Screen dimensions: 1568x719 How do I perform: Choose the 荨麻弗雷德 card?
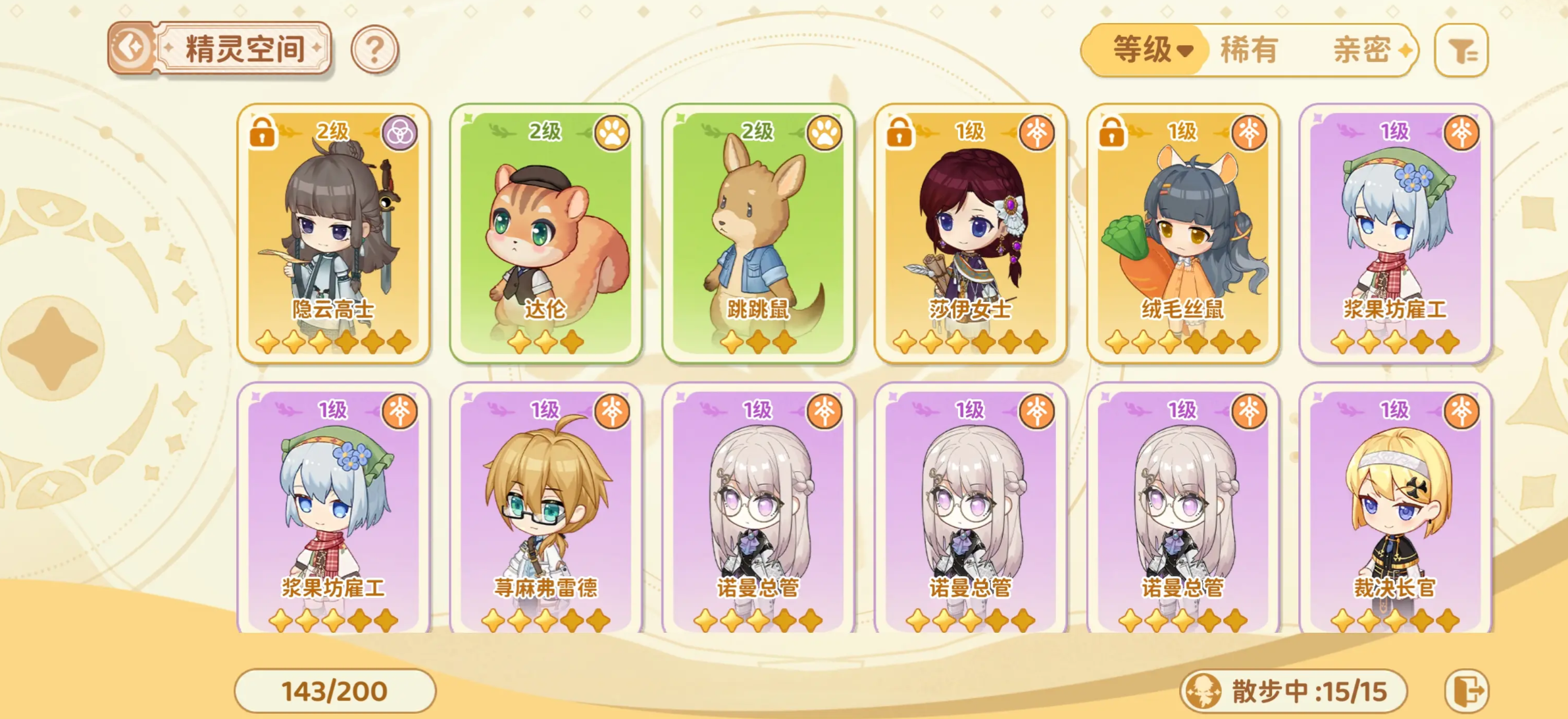[x=546, y=509]
